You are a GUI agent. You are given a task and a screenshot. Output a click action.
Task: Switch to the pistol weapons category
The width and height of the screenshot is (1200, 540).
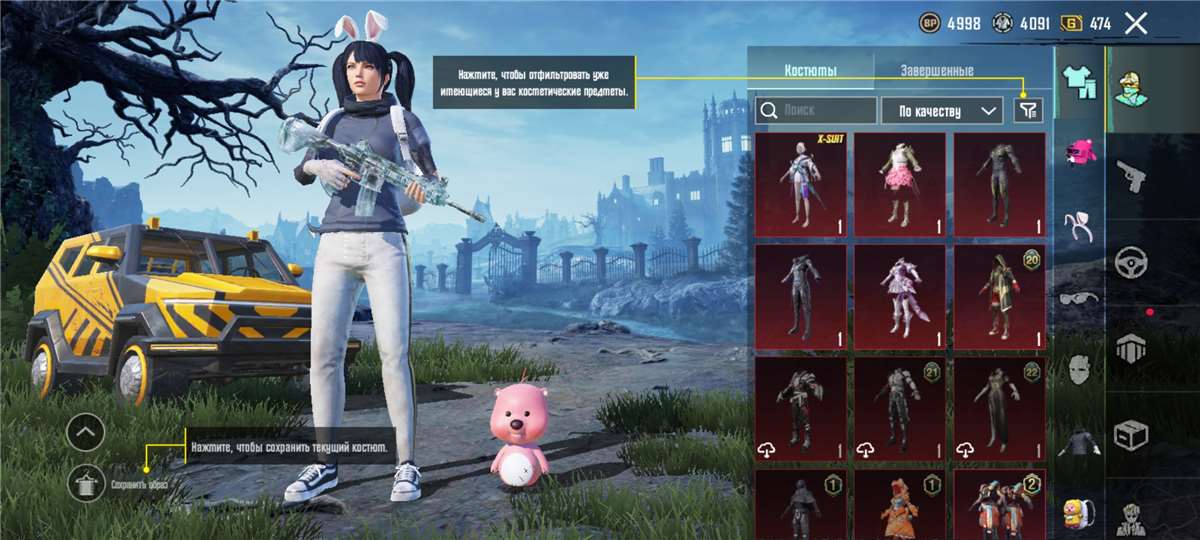1132,176
